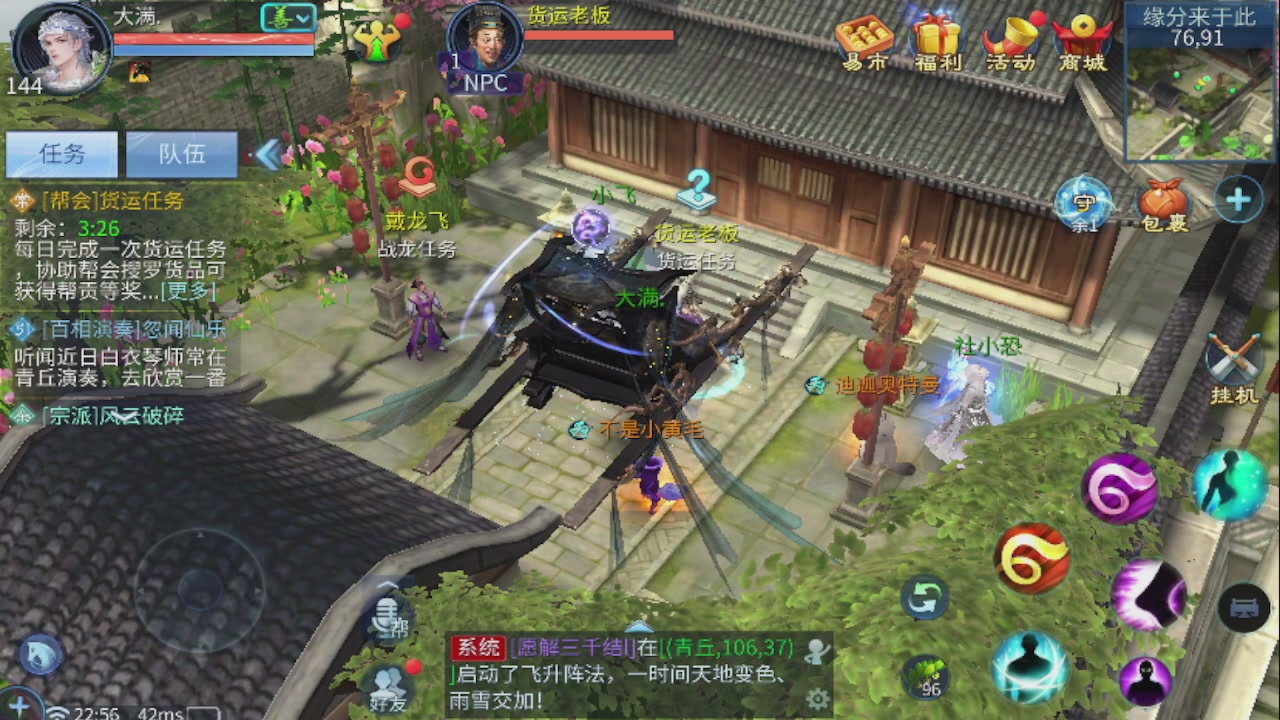This screenshot has height=720, width=1280.
Task: Switch to the 队伍 team tab
Action: 181,153
